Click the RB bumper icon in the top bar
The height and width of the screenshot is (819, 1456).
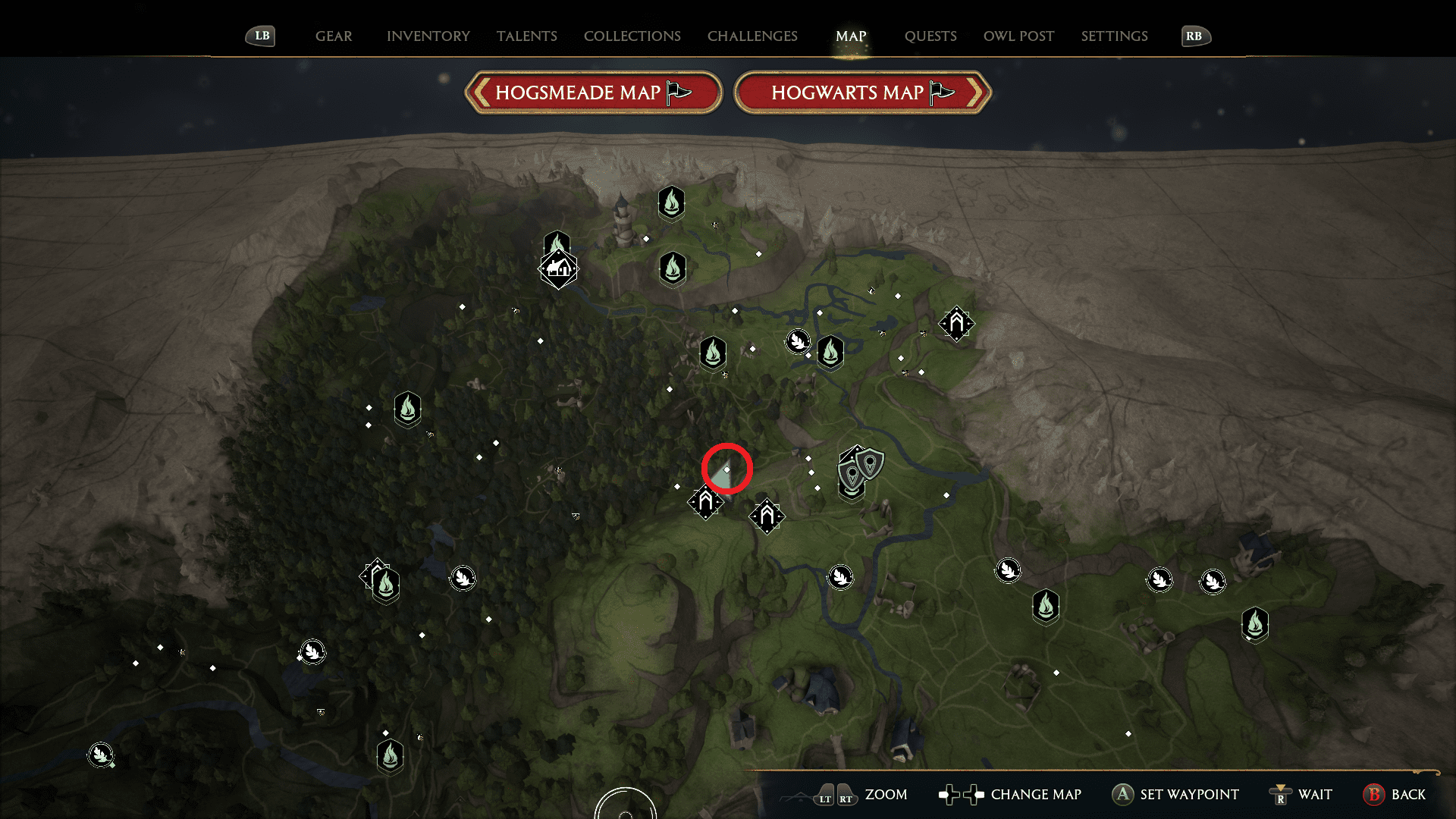1195,36
